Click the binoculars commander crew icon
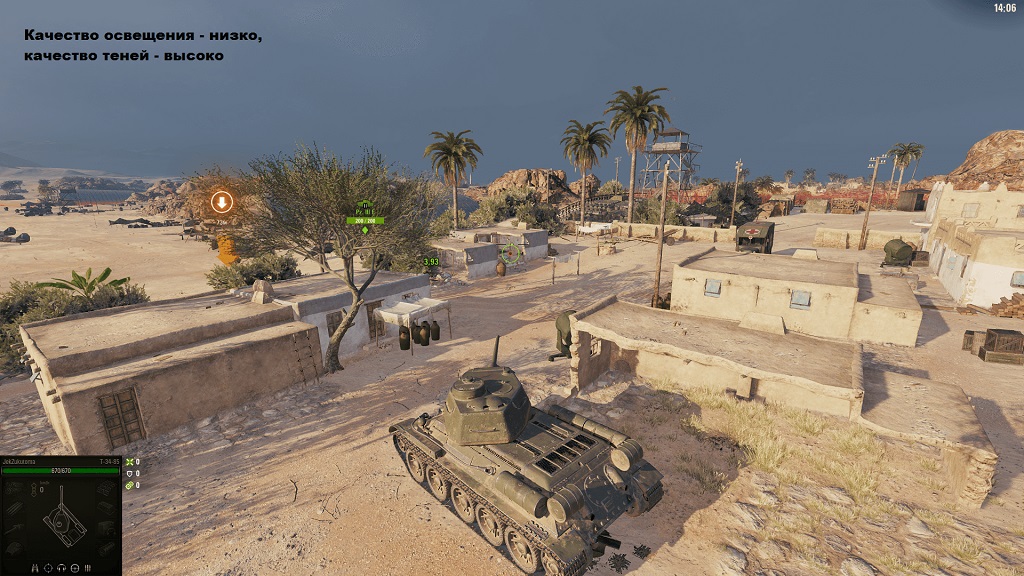This screenshot has height=576, width=1024. tap(35, 568)
